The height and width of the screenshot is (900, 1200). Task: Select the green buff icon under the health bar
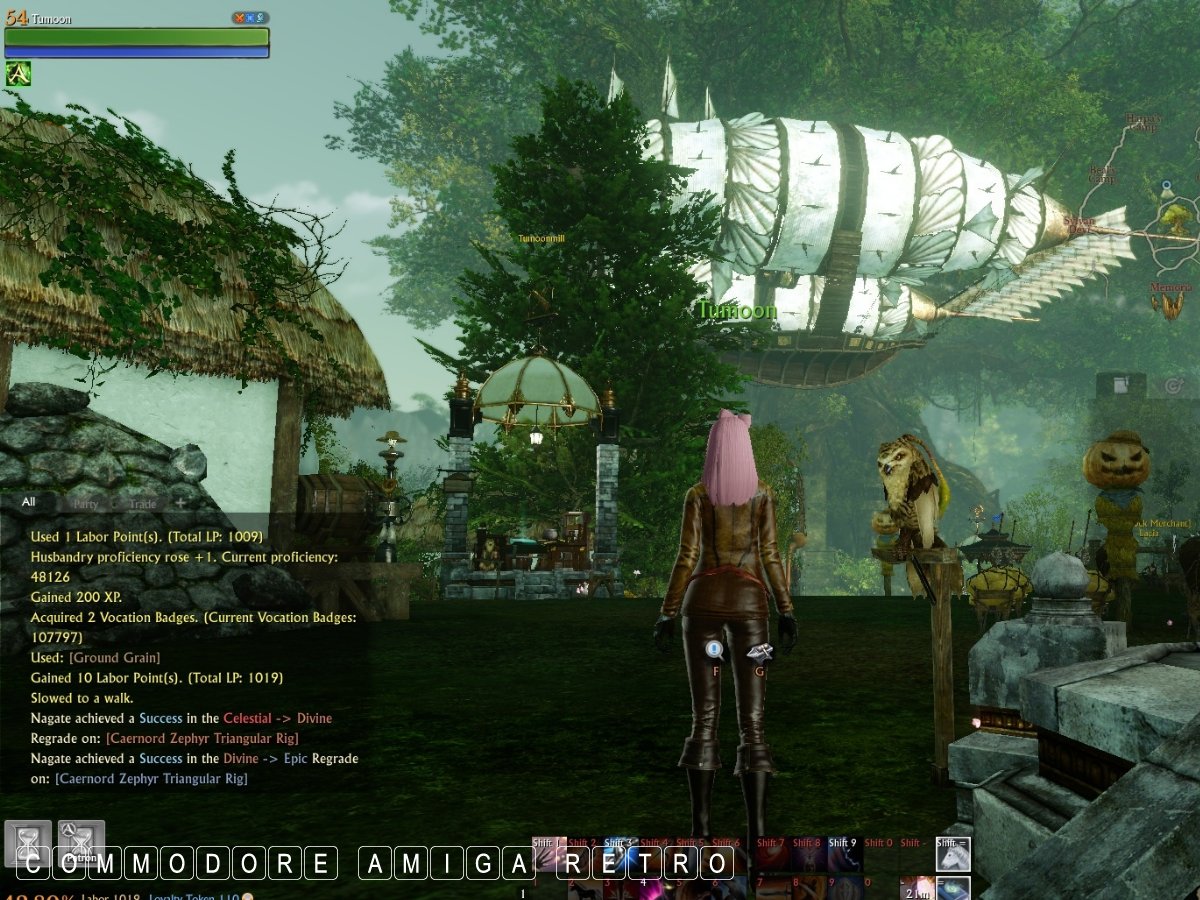pyautogui.click(x=18, y=73)
